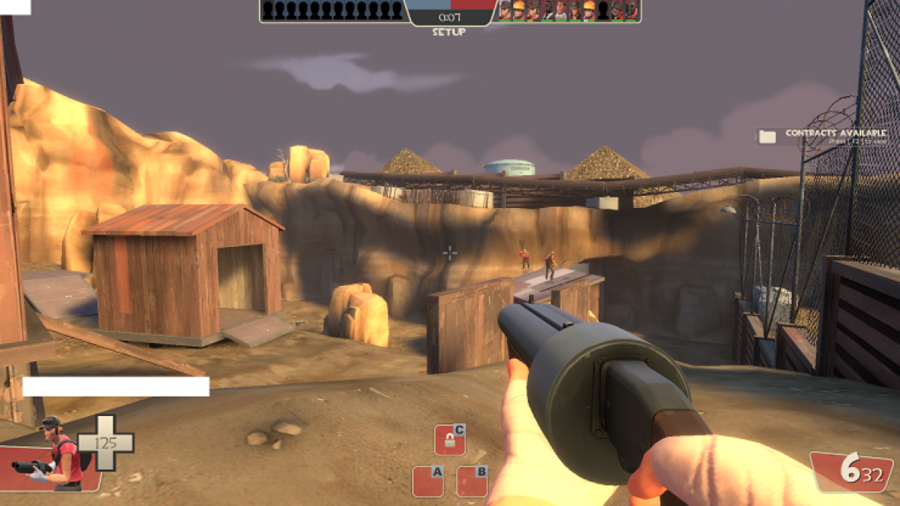Click the control point A icon
Viewport: 900px width, 506px height.
point(428,480)
